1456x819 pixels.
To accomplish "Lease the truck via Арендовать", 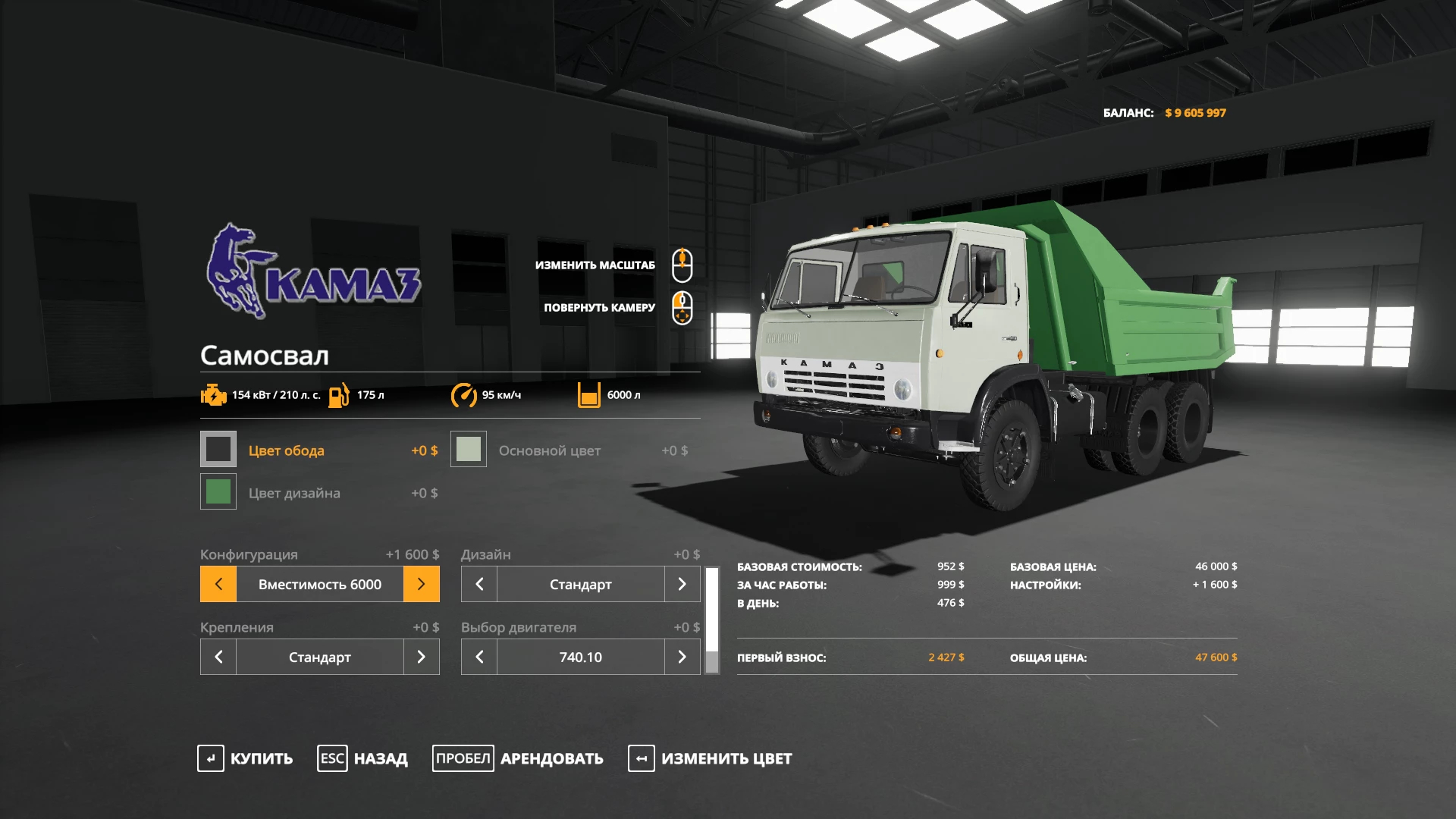I will pos(518,758).
